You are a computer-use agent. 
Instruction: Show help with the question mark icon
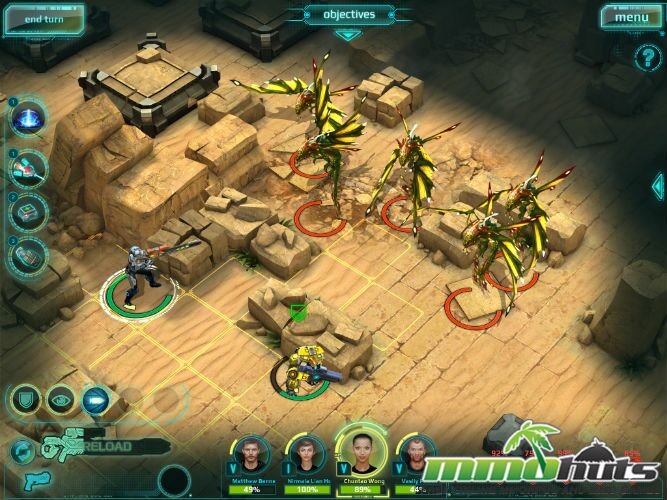coord(644,58)
